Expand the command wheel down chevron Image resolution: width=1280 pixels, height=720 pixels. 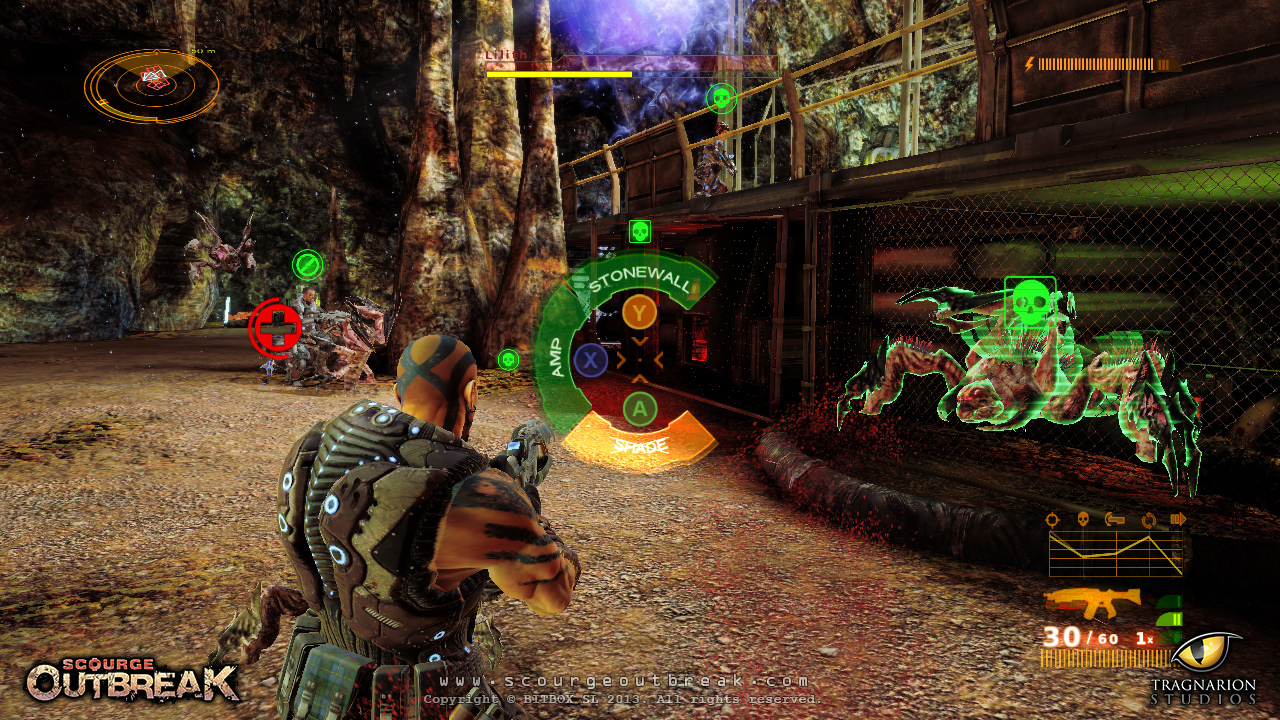[640, 342]
